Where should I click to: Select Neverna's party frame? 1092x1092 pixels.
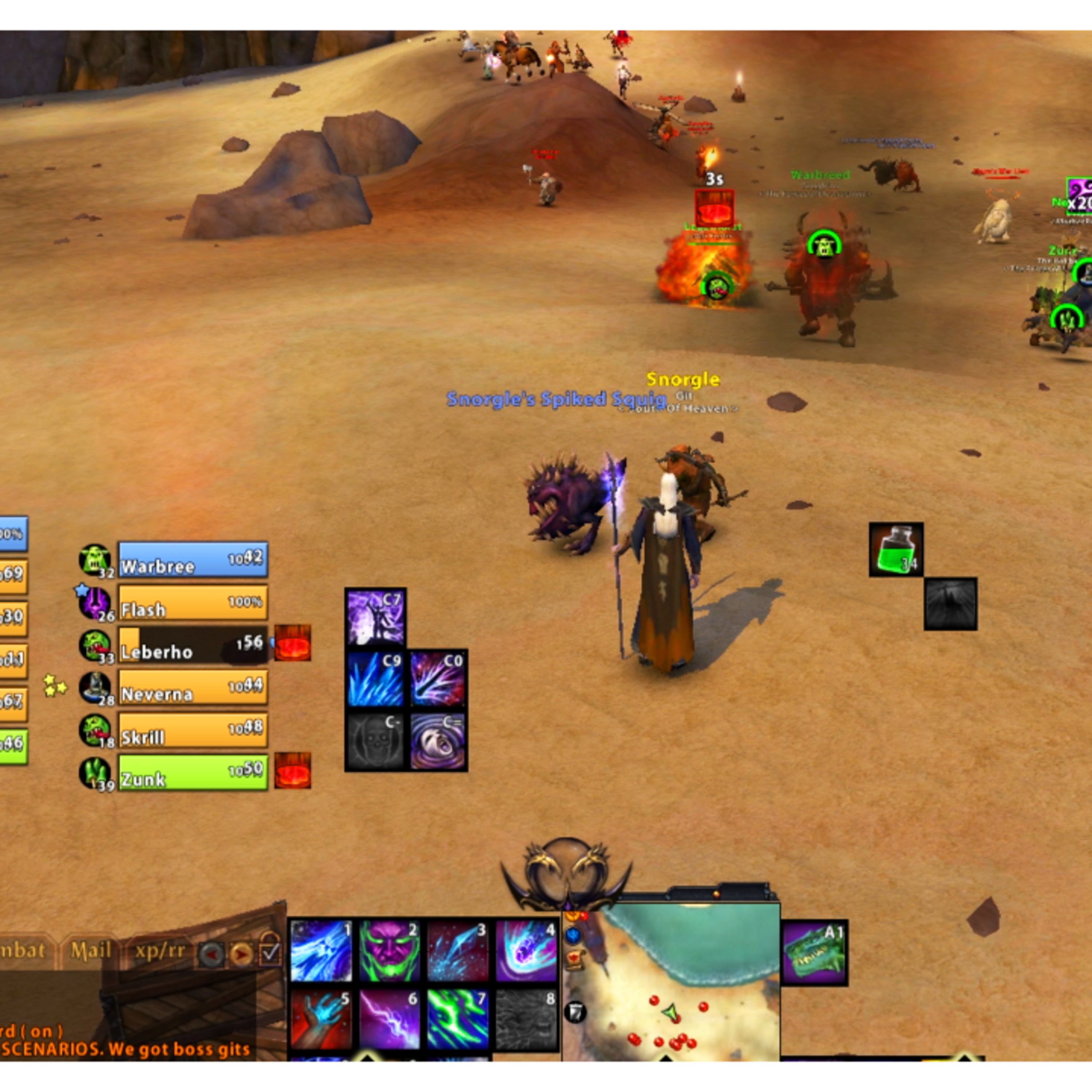click(193, 687)
